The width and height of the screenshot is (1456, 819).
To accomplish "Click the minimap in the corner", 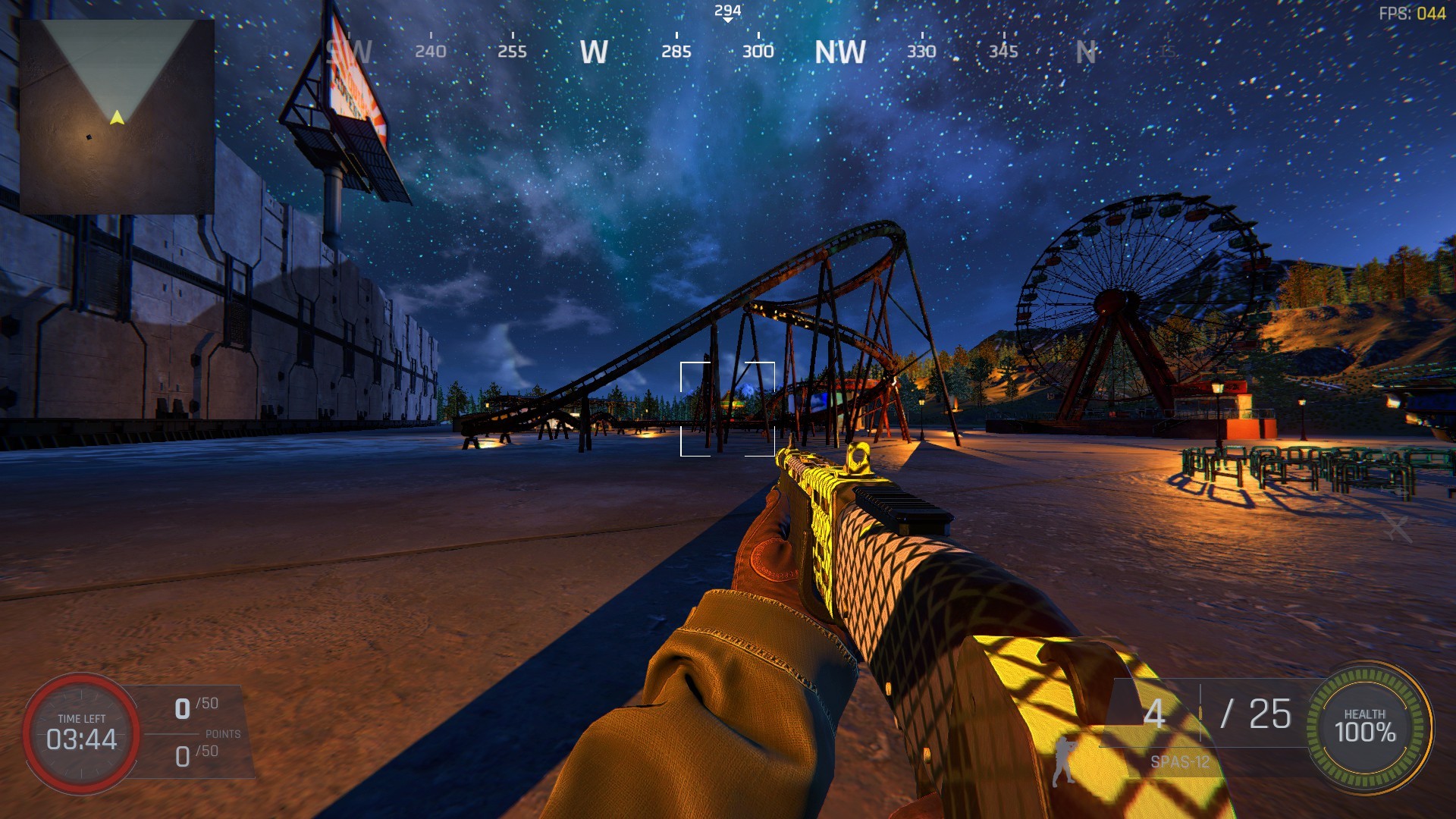I will [x=117, y=117].
